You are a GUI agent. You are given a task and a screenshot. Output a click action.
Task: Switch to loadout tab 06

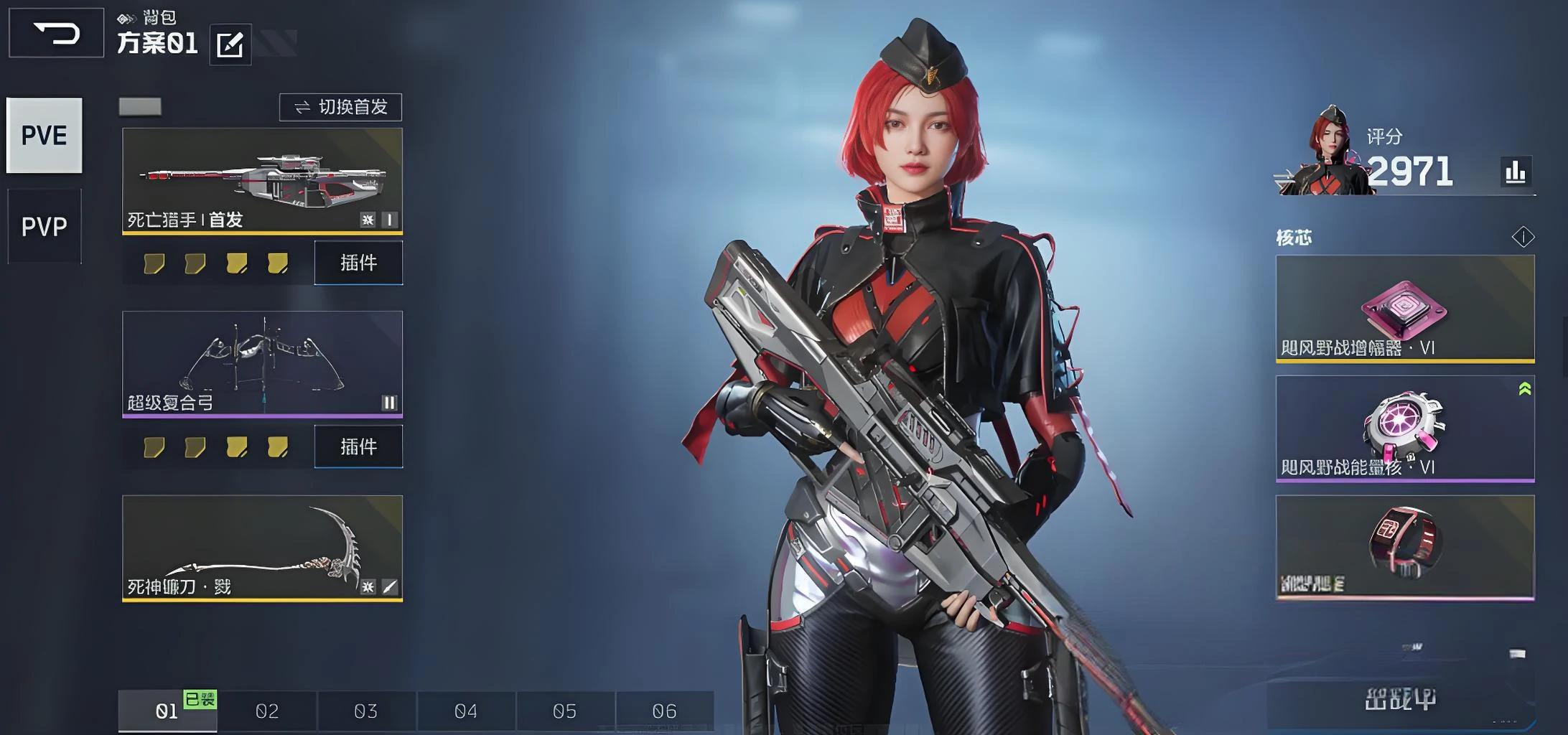(665, 711)
